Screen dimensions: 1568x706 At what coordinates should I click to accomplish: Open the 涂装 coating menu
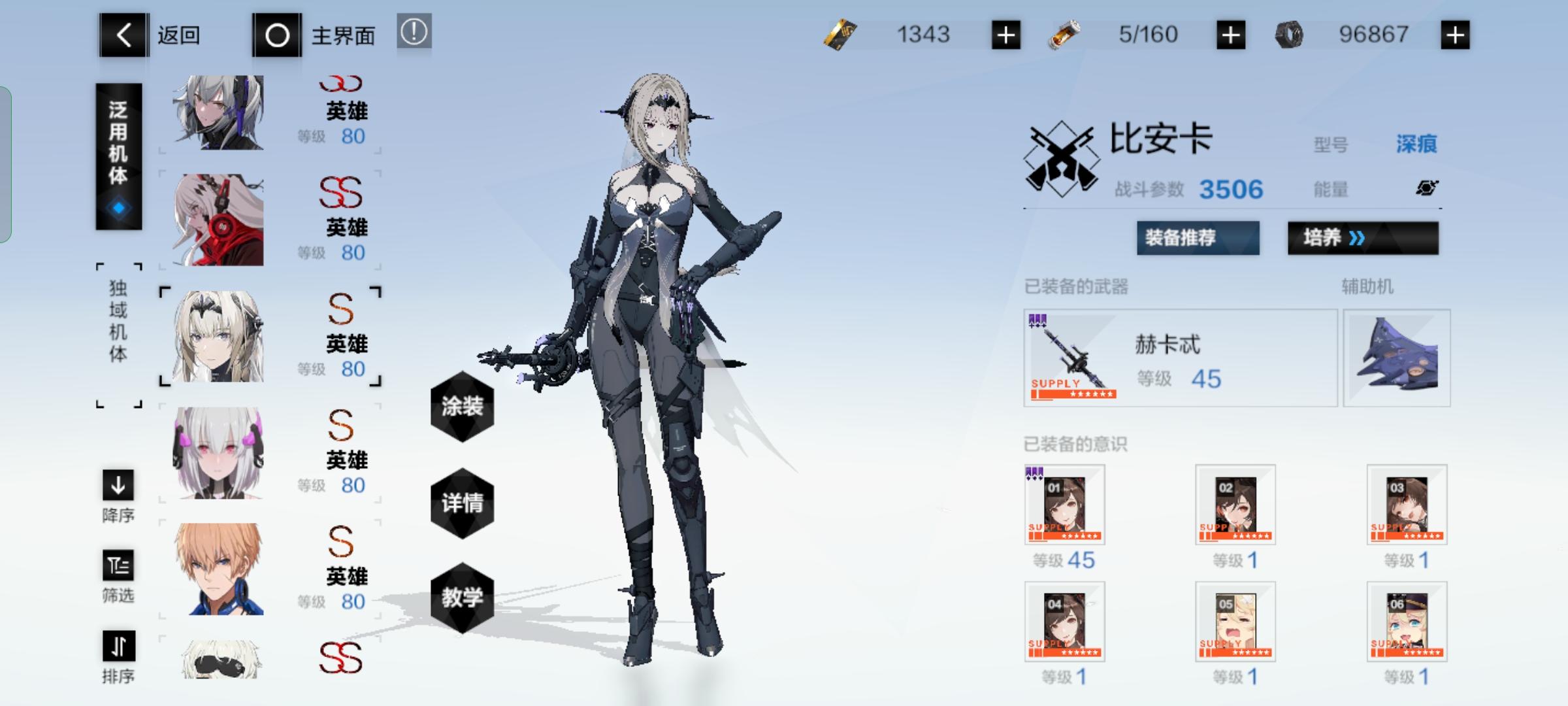461,407
